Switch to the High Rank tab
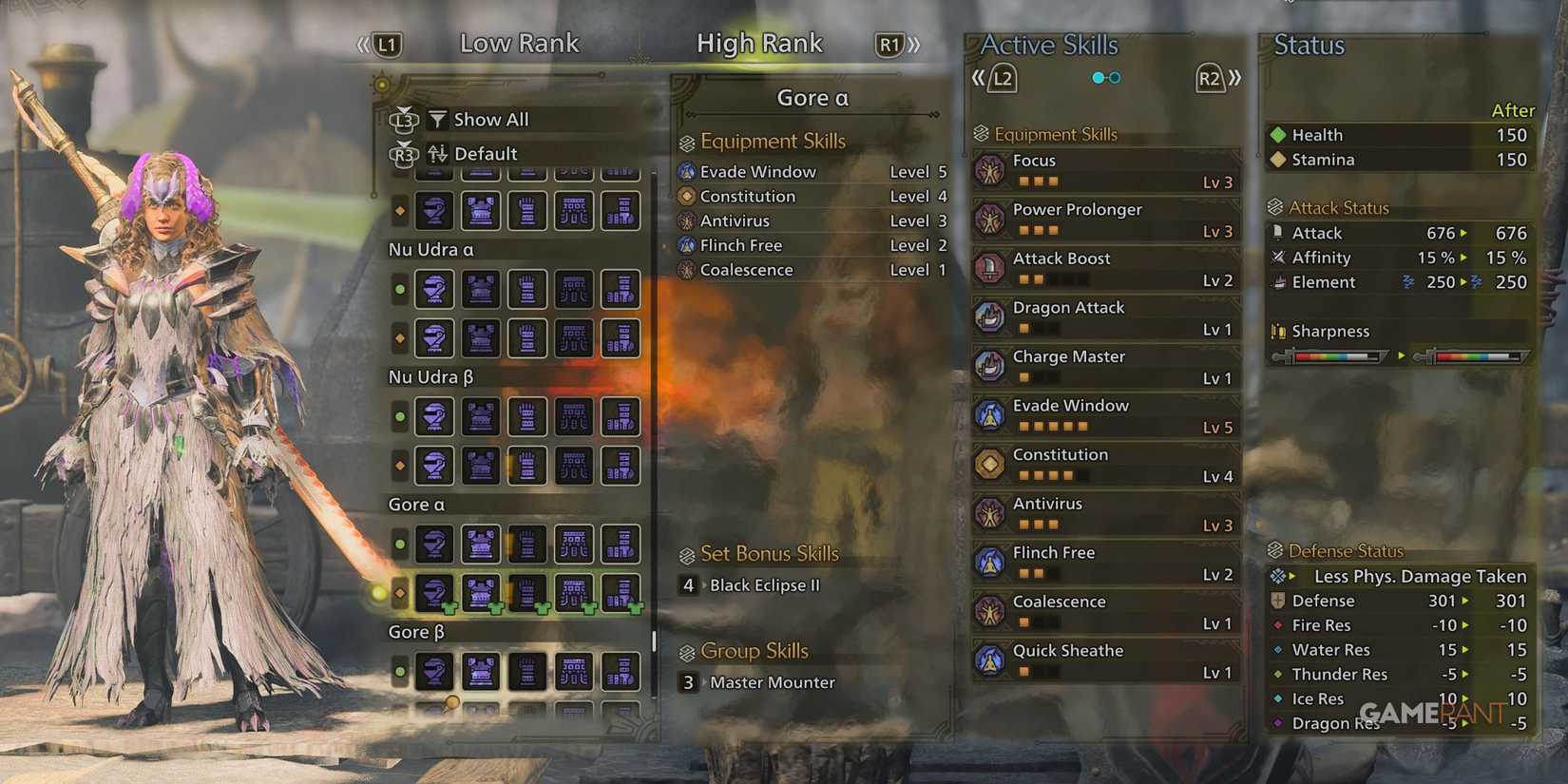This screenshot has width=1568, height=784. [759, 43]
